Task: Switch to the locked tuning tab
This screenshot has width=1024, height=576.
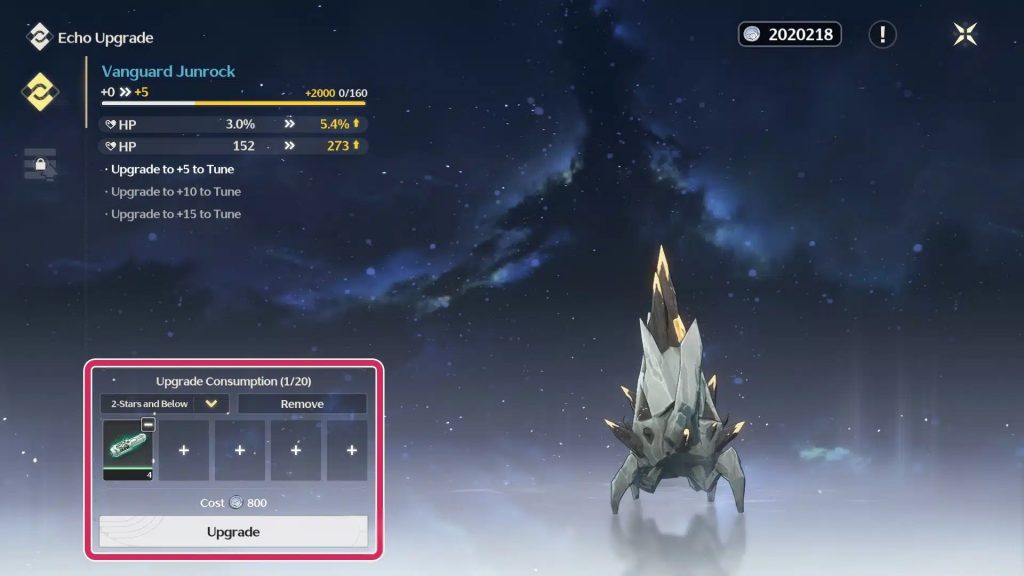Action: [40, 163]
